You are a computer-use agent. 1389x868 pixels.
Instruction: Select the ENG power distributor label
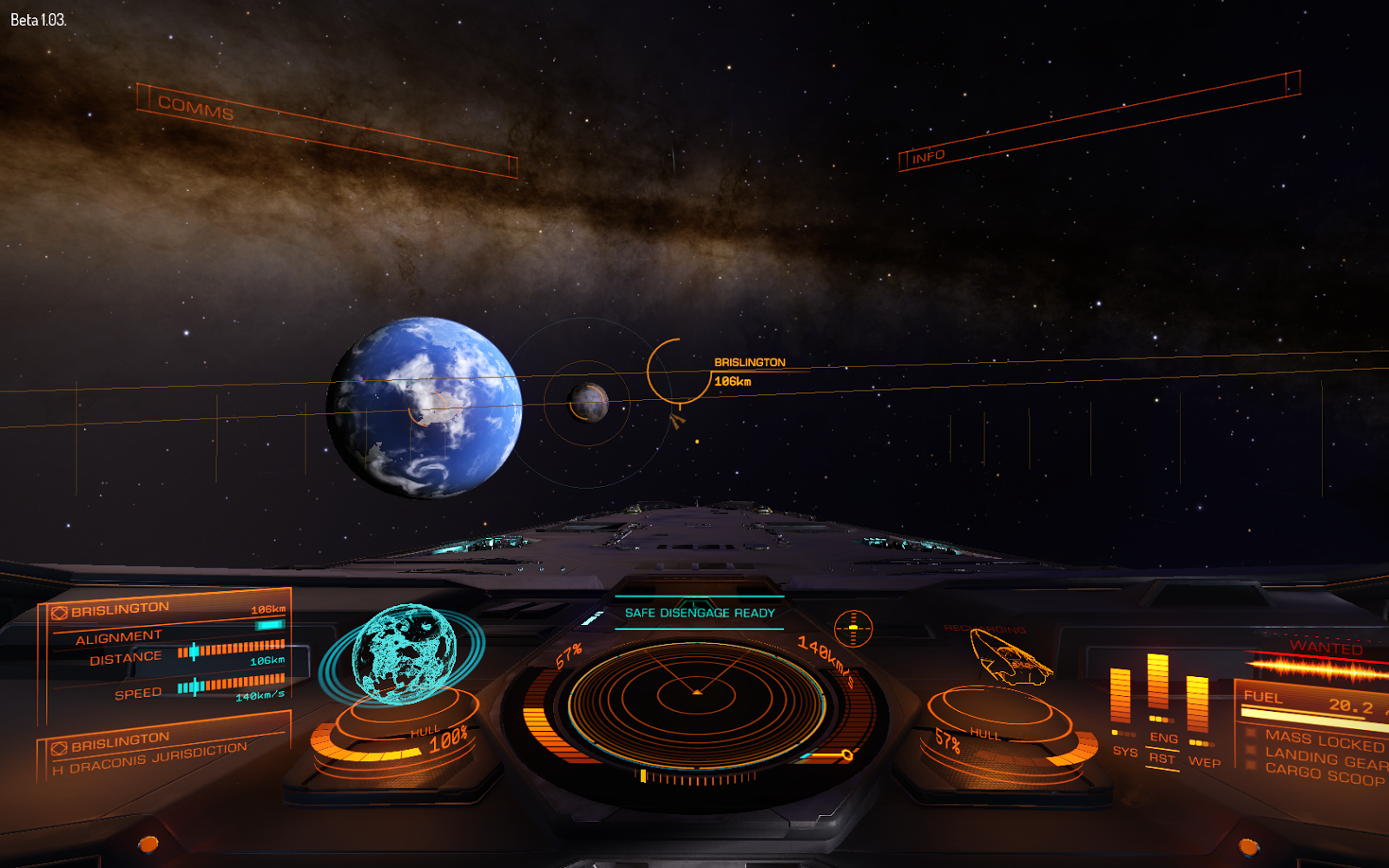1163,738
